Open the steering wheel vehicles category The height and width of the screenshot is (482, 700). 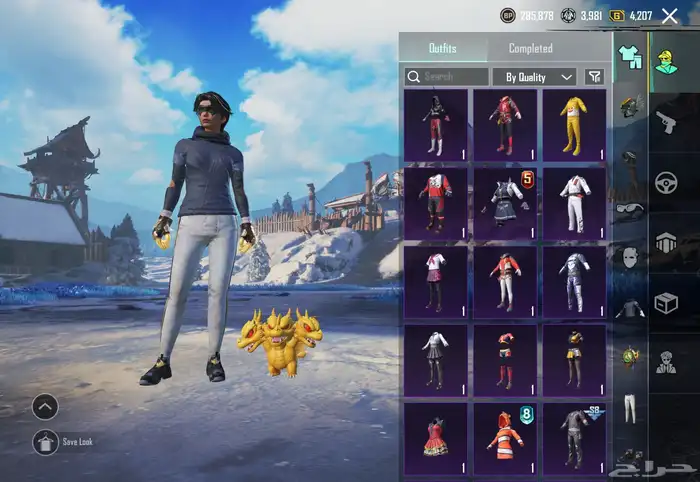coord(666,182)
